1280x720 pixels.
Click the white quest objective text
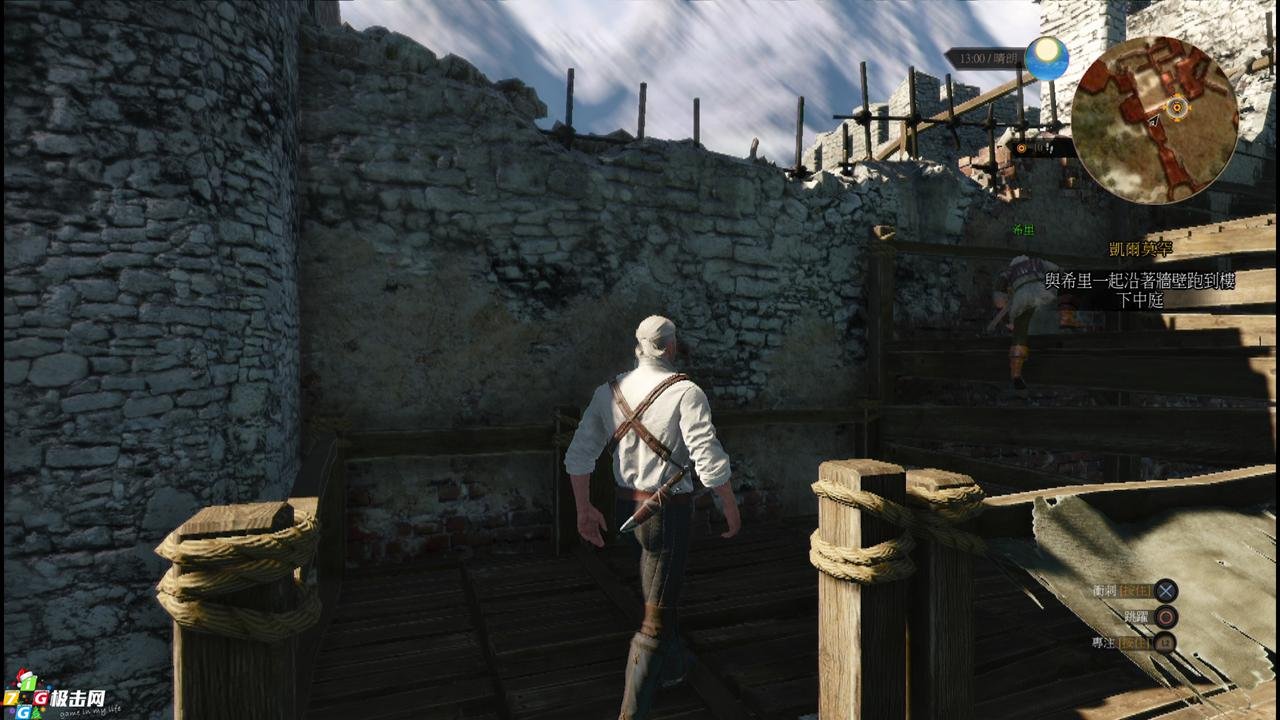(1140, 290)
